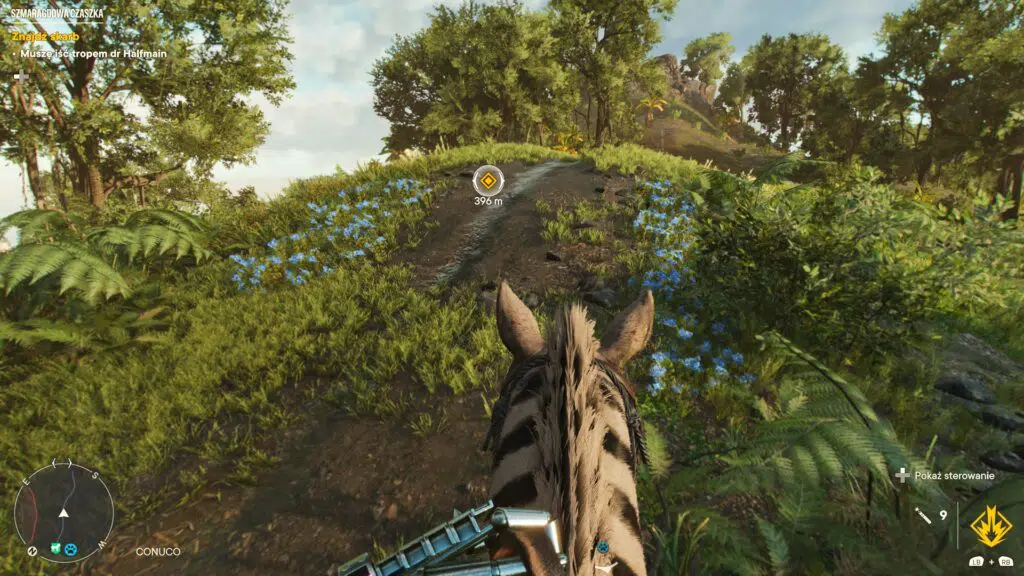
Task: Open the circular minimap
Action: (63, 511)
